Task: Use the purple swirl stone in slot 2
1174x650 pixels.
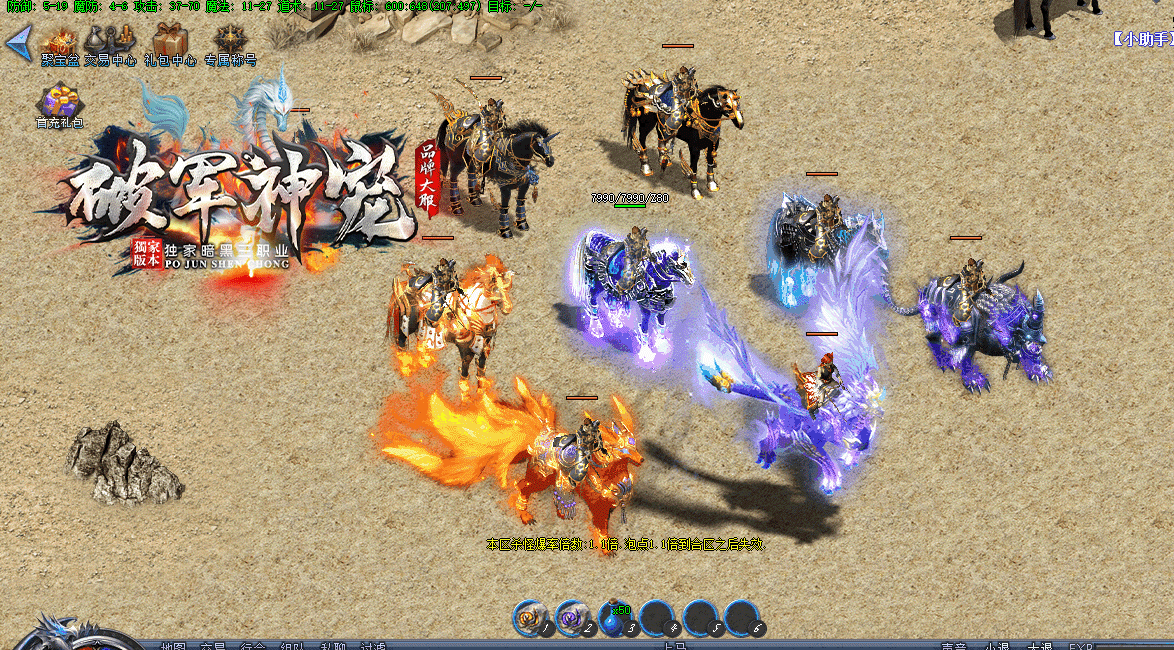Action: point(572,618)
